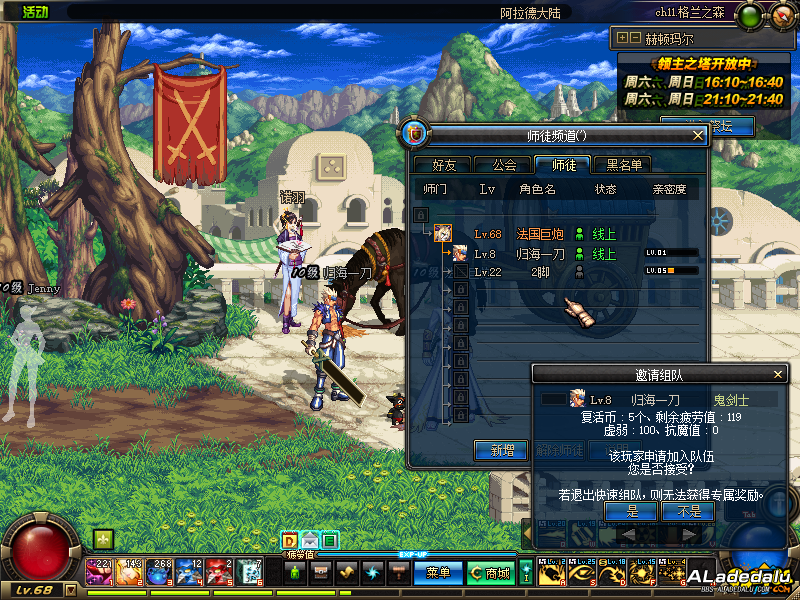Select 法国巨炮 in the mentor list
800x600 pixels.
[538, 234]
